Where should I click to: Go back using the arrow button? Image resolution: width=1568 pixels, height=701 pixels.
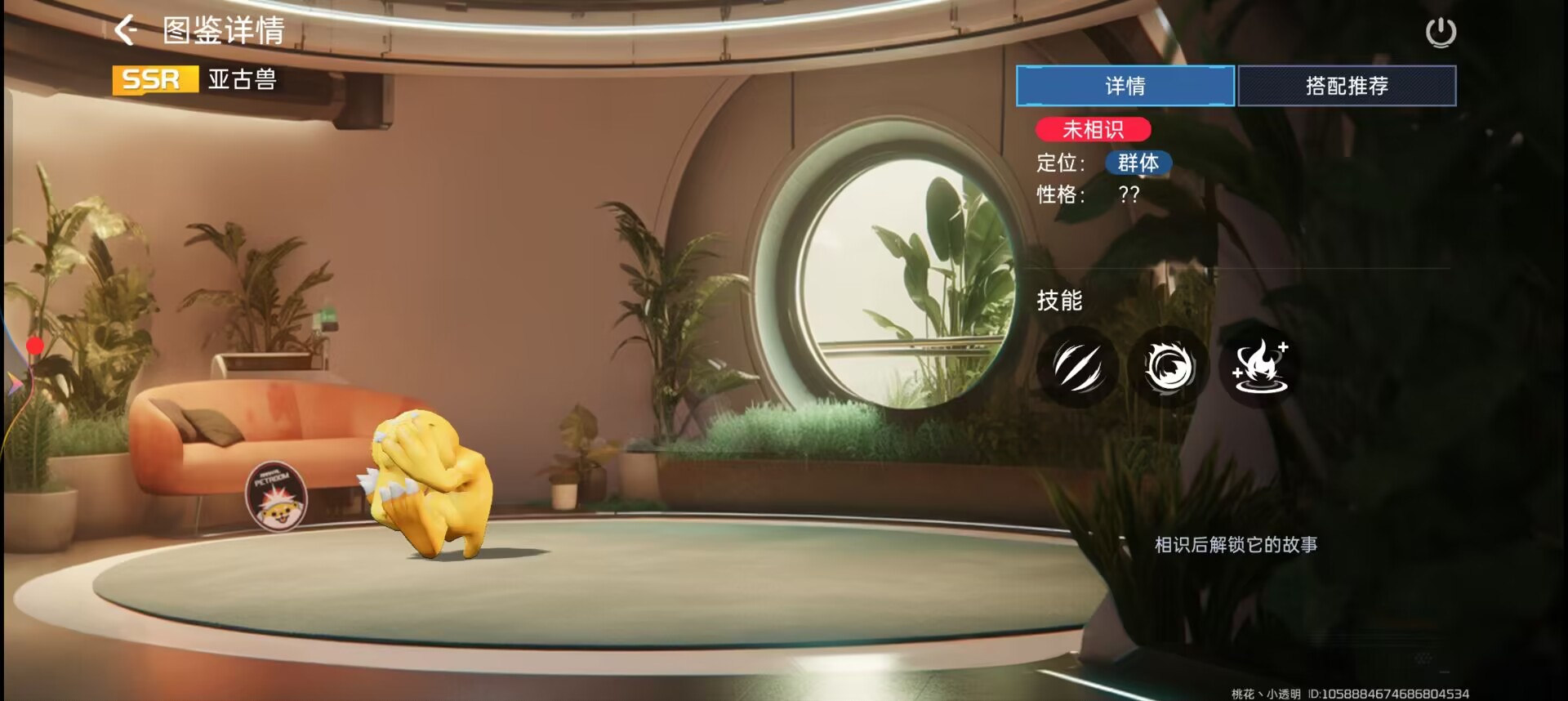(126, 31)
